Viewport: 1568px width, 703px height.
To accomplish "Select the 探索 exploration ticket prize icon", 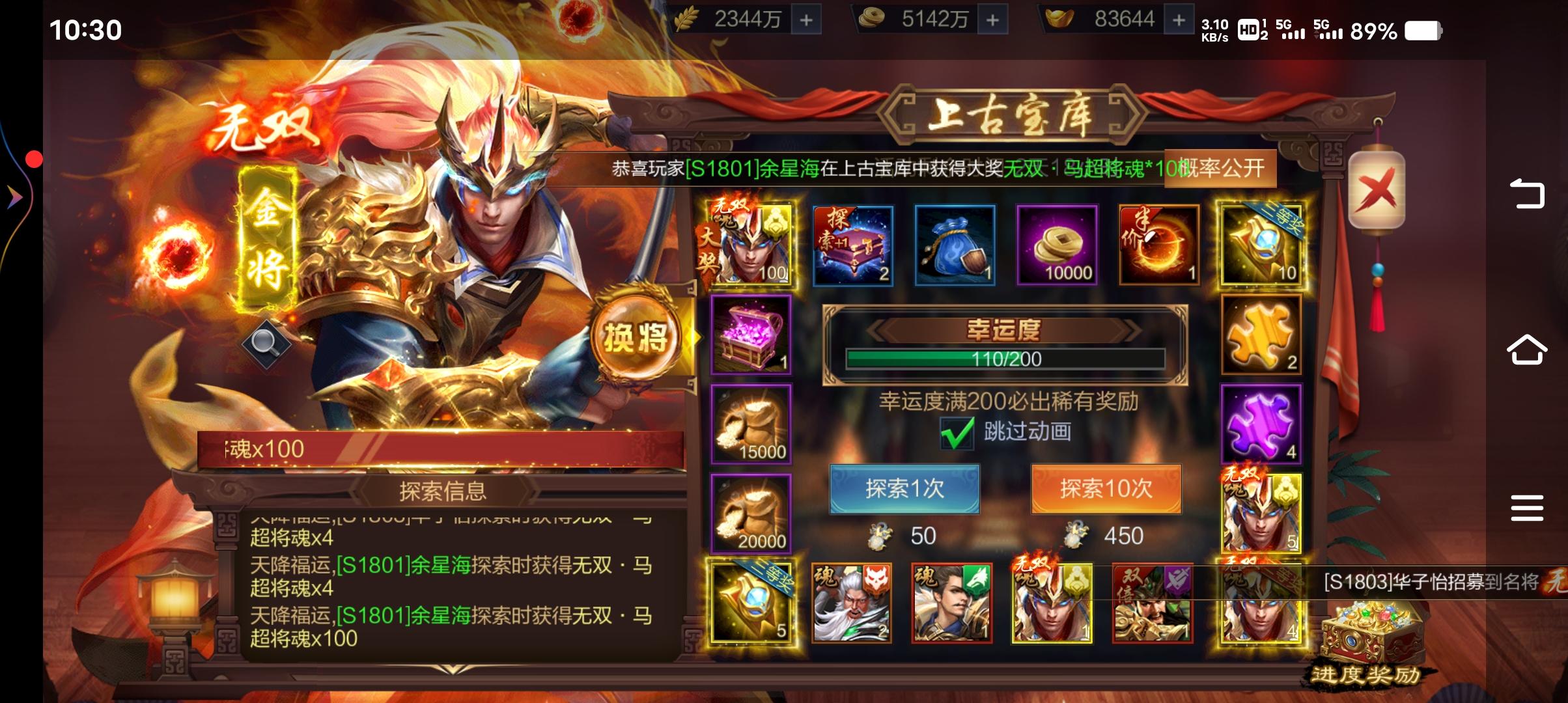I will 853,246.
